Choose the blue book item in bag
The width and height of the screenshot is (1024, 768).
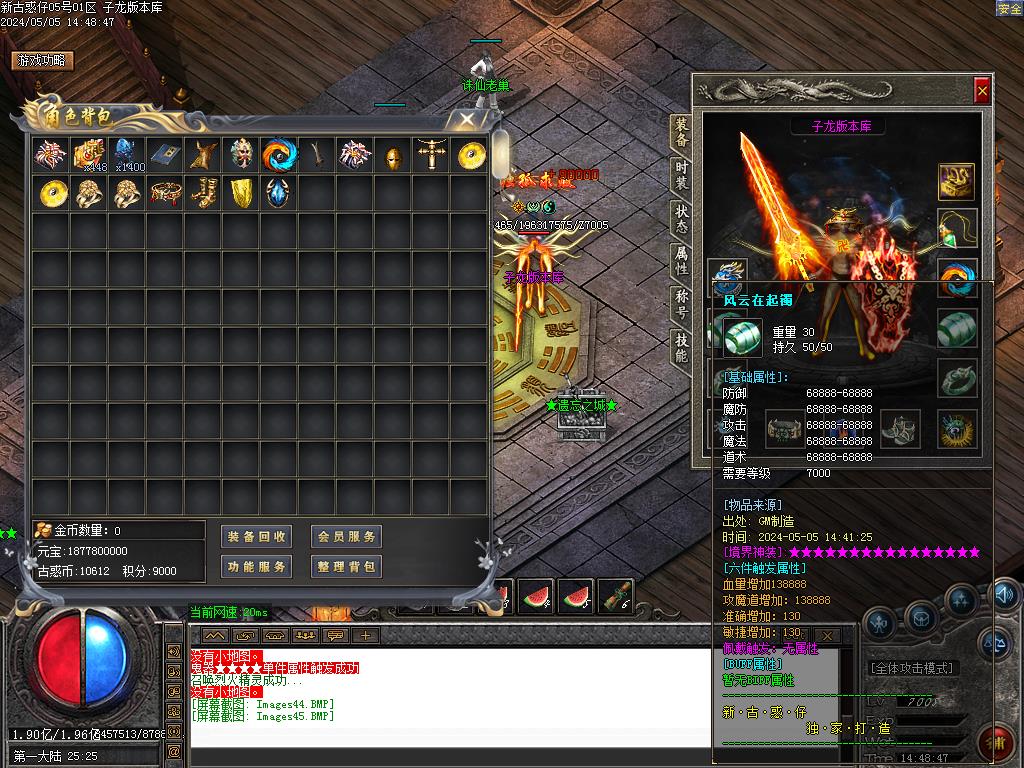[x=165, y=155]
